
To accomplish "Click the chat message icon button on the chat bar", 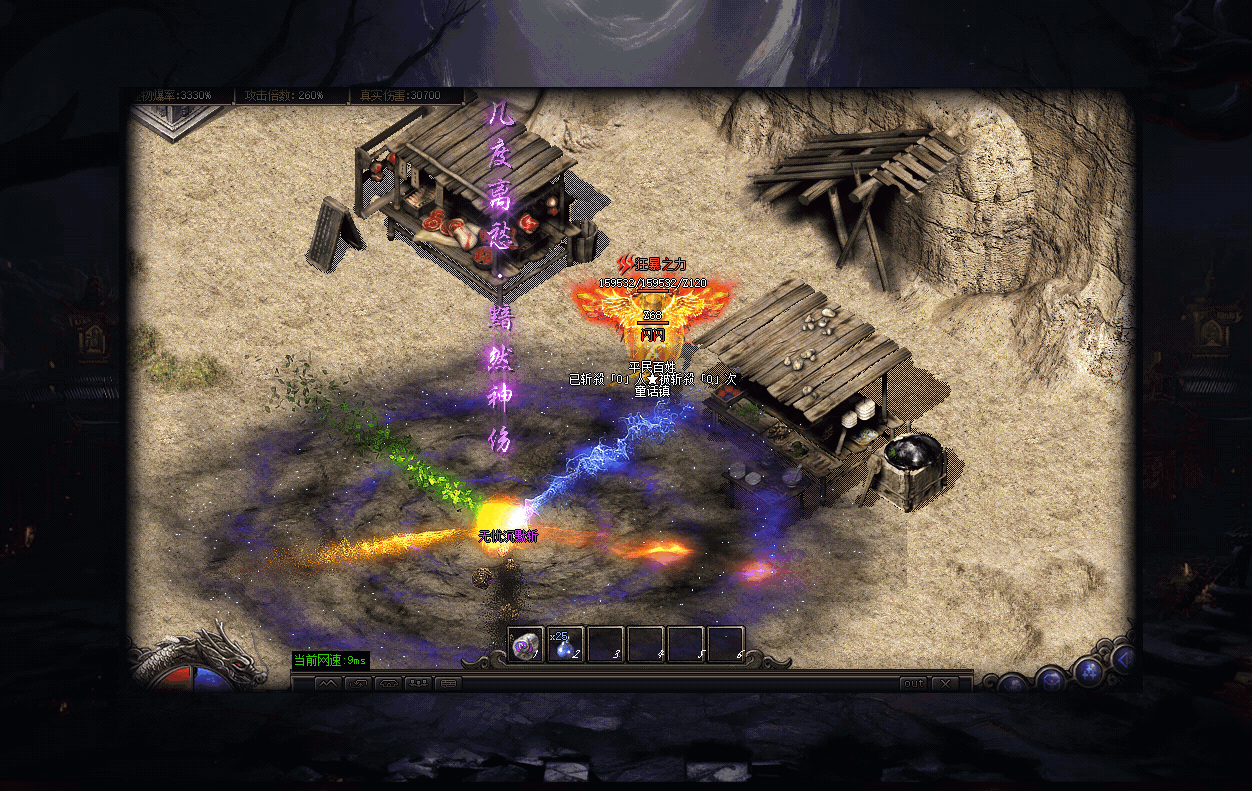I will point(448,684).
